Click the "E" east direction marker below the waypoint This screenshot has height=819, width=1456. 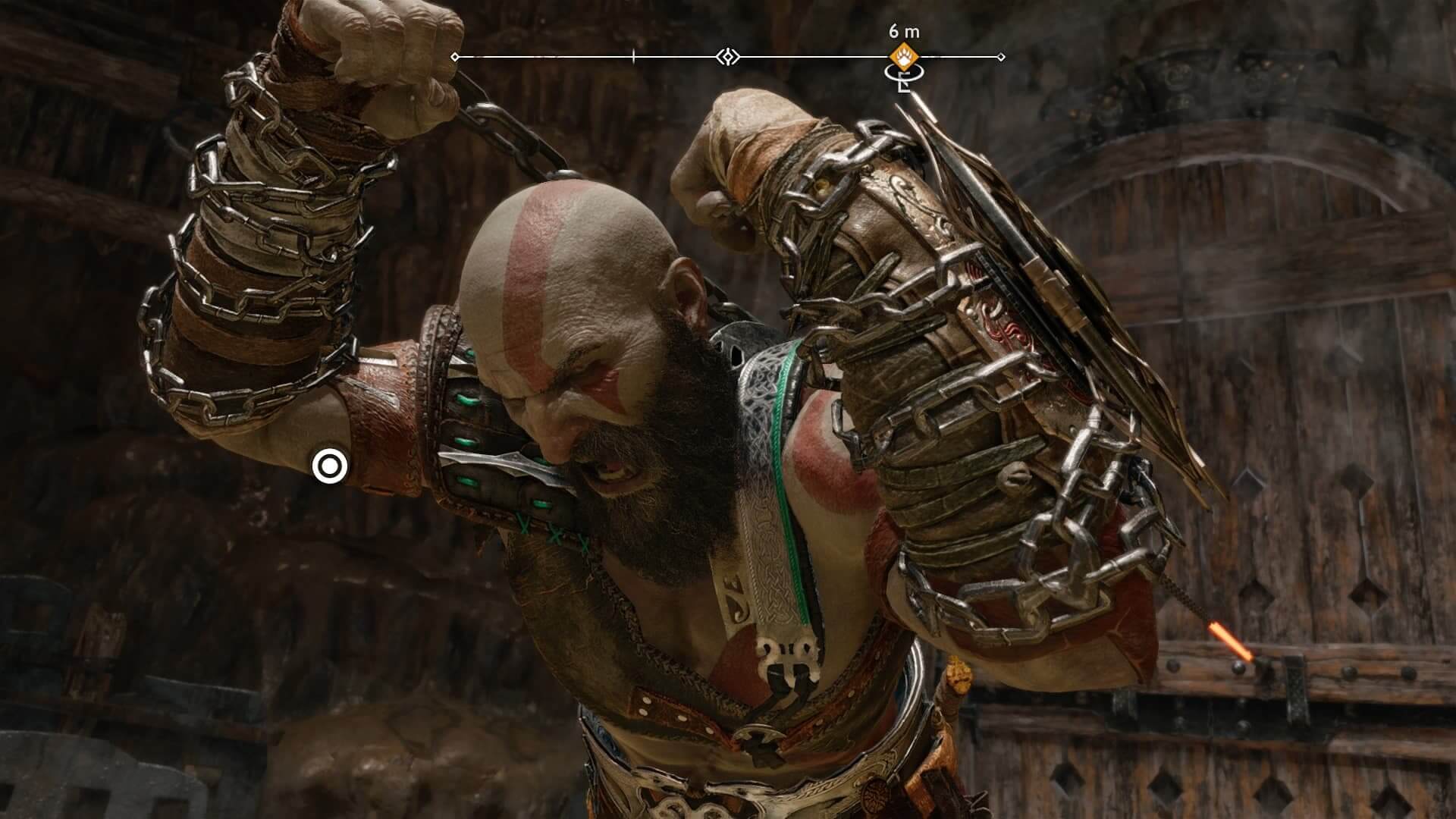(x=904, y=83)
